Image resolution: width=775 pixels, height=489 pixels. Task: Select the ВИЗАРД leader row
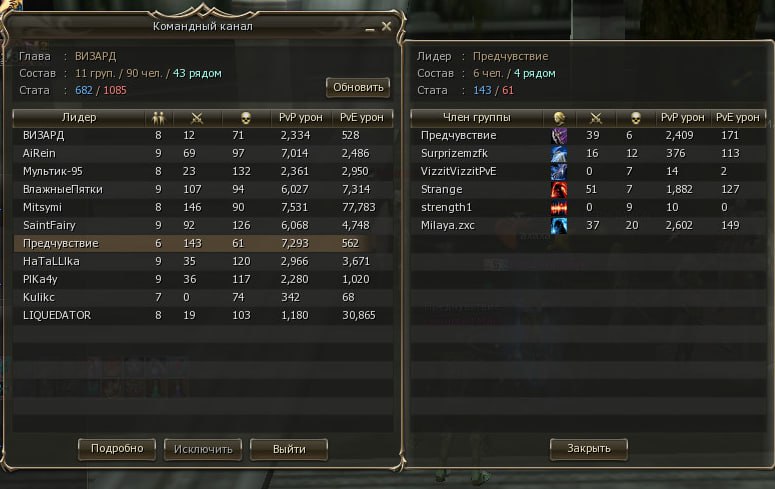(200, 135)
